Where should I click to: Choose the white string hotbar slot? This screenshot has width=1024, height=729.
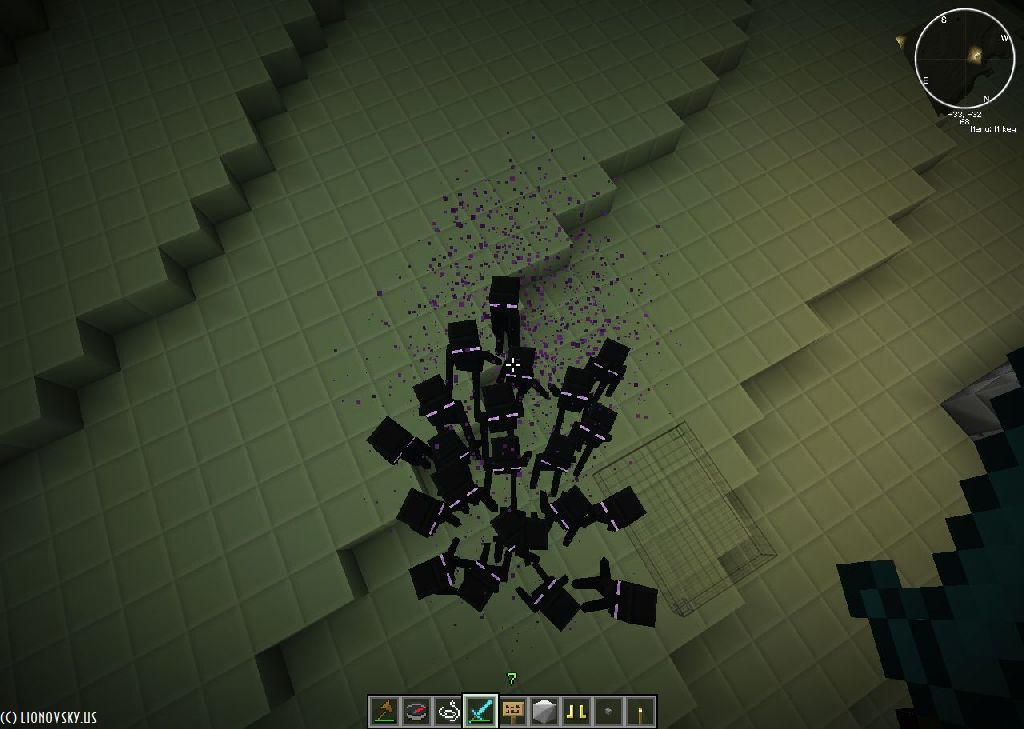(x=448, y=711)
